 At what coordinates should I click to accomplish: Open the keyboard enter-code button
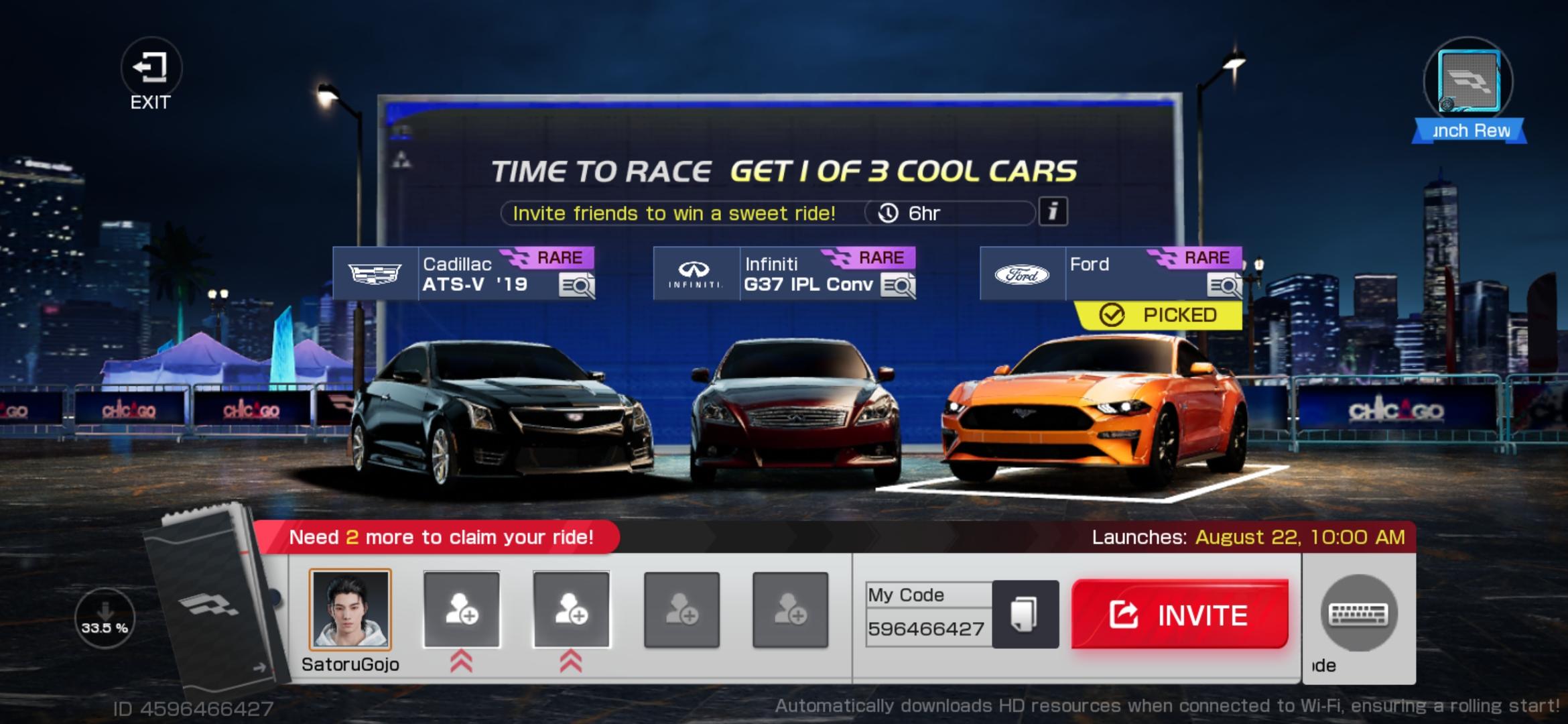click(x=1358, y=613)
